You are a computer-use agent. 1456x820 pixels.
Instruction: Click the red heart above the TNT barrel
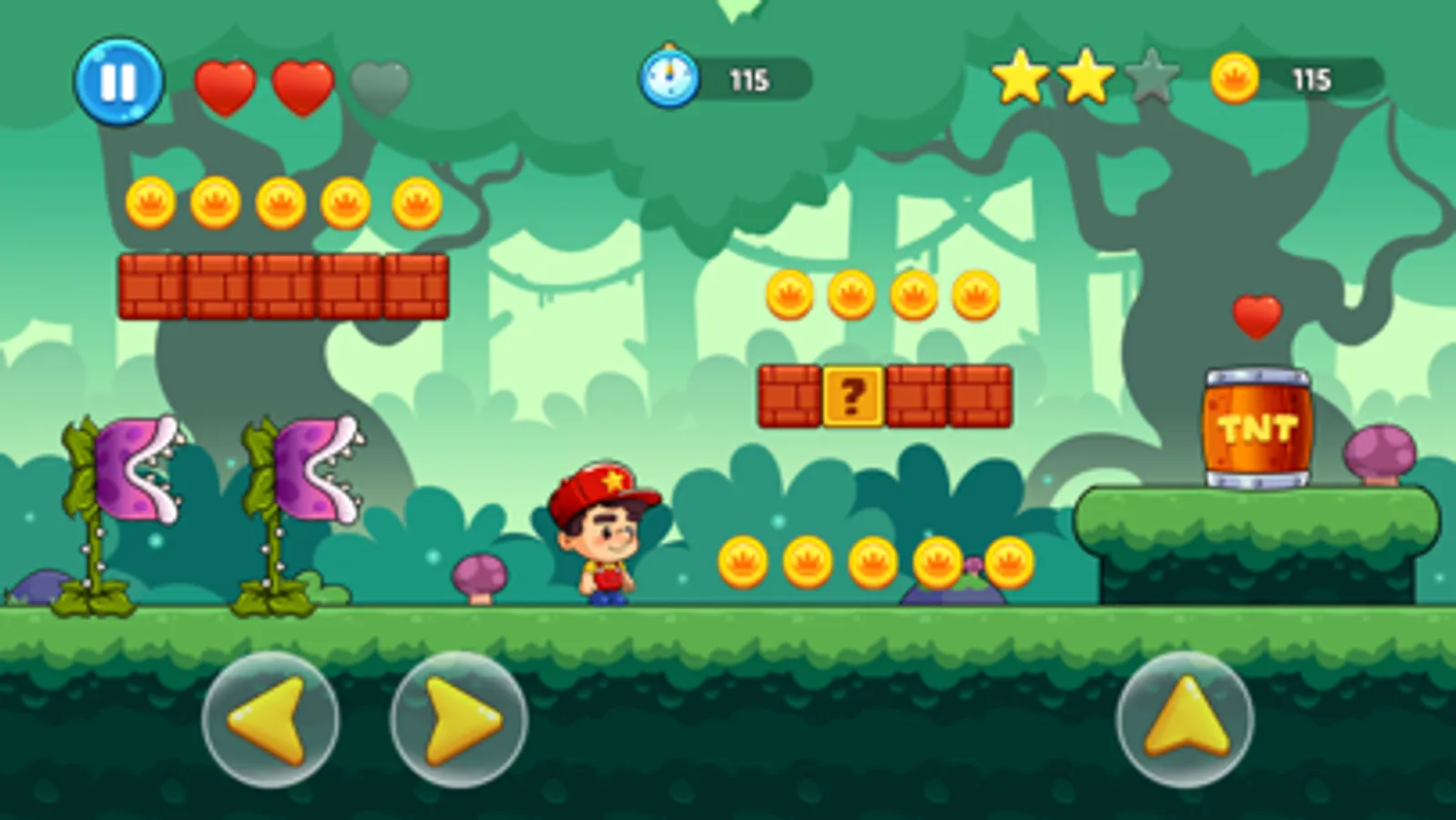click(1257, 314)
